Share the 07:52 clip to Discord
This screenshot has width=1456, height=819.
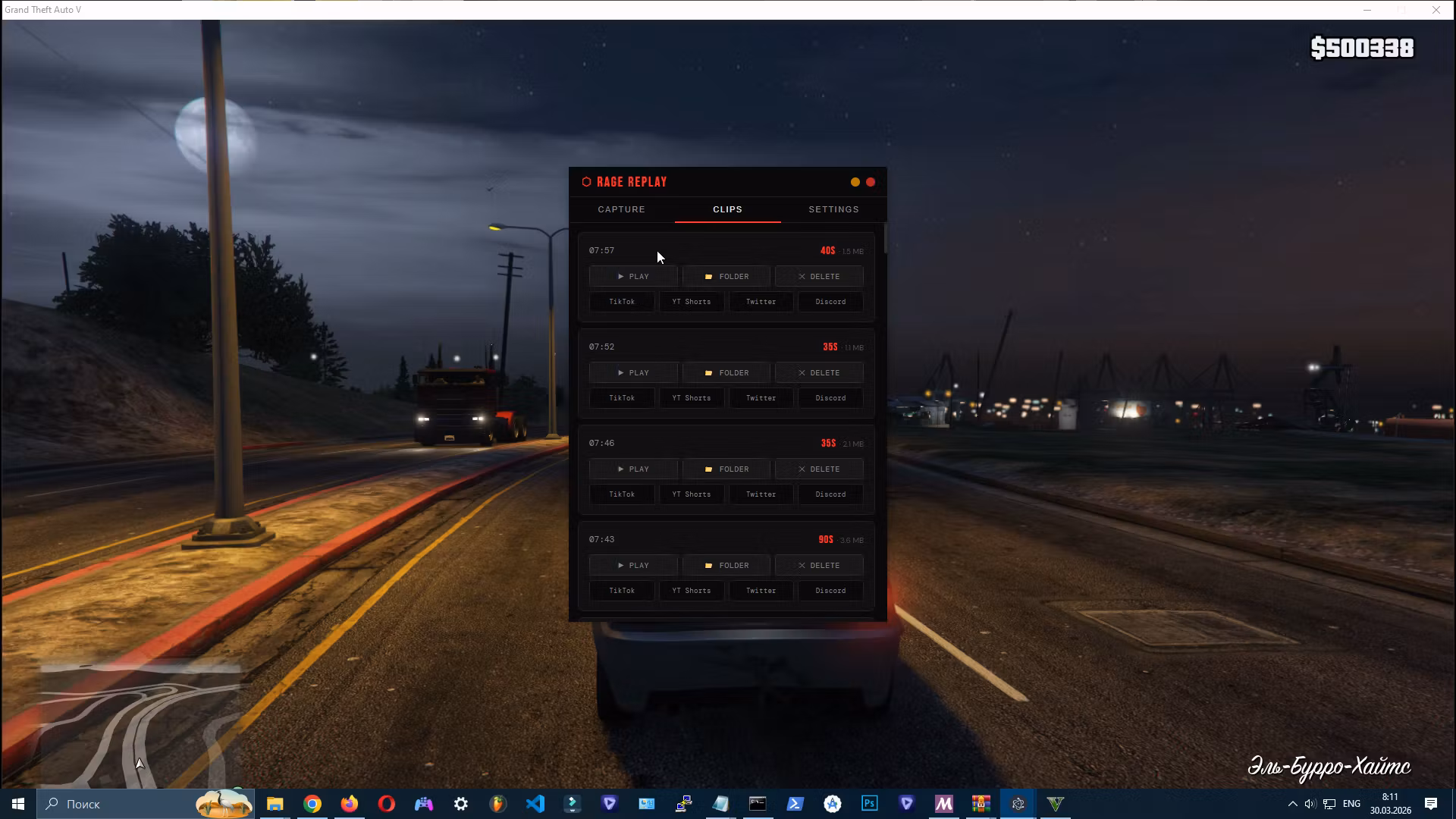click(830, 397)
